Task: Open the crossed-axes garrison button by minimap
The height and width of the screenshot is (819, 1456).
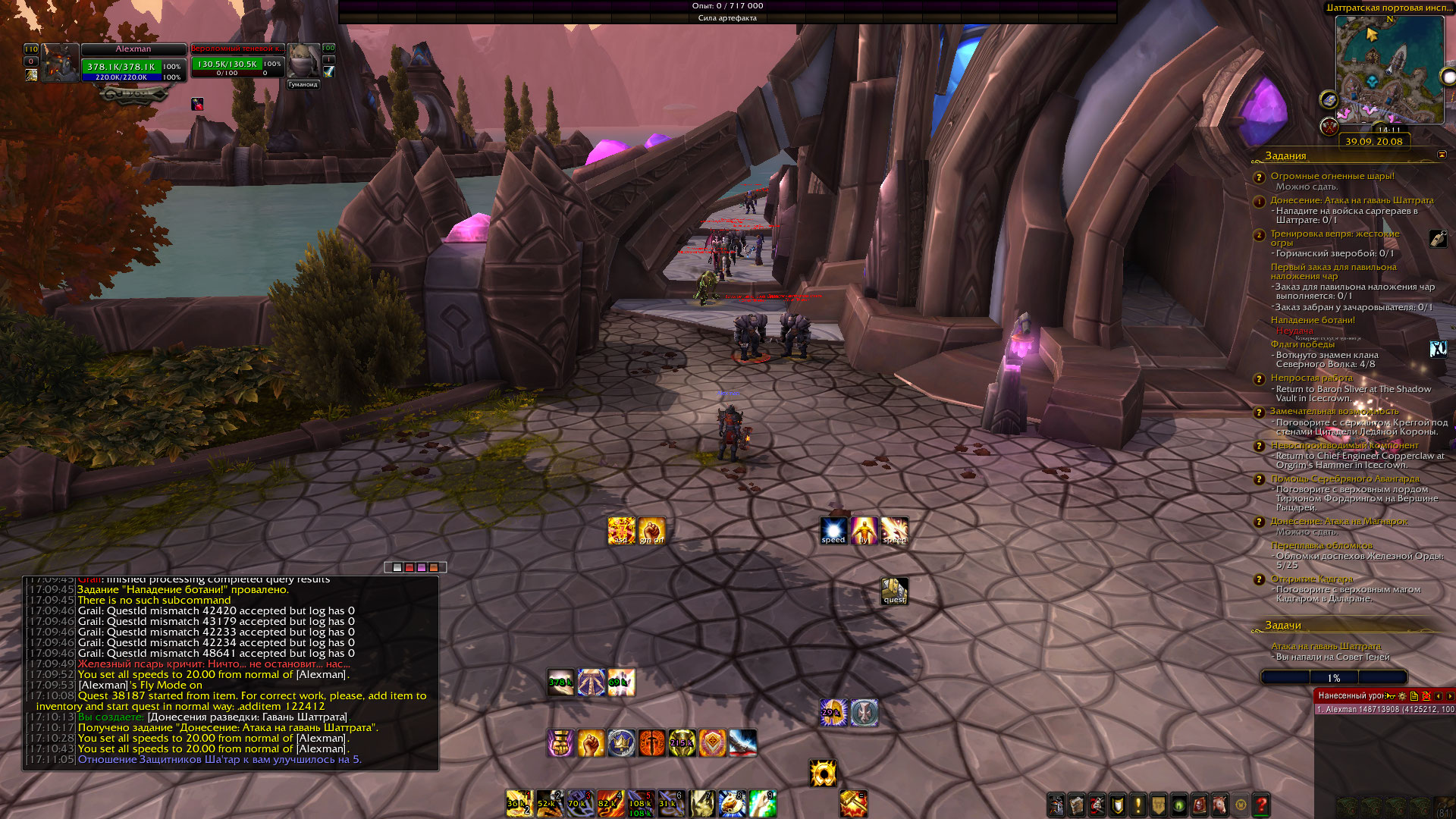Action: tap(1329, 127)
